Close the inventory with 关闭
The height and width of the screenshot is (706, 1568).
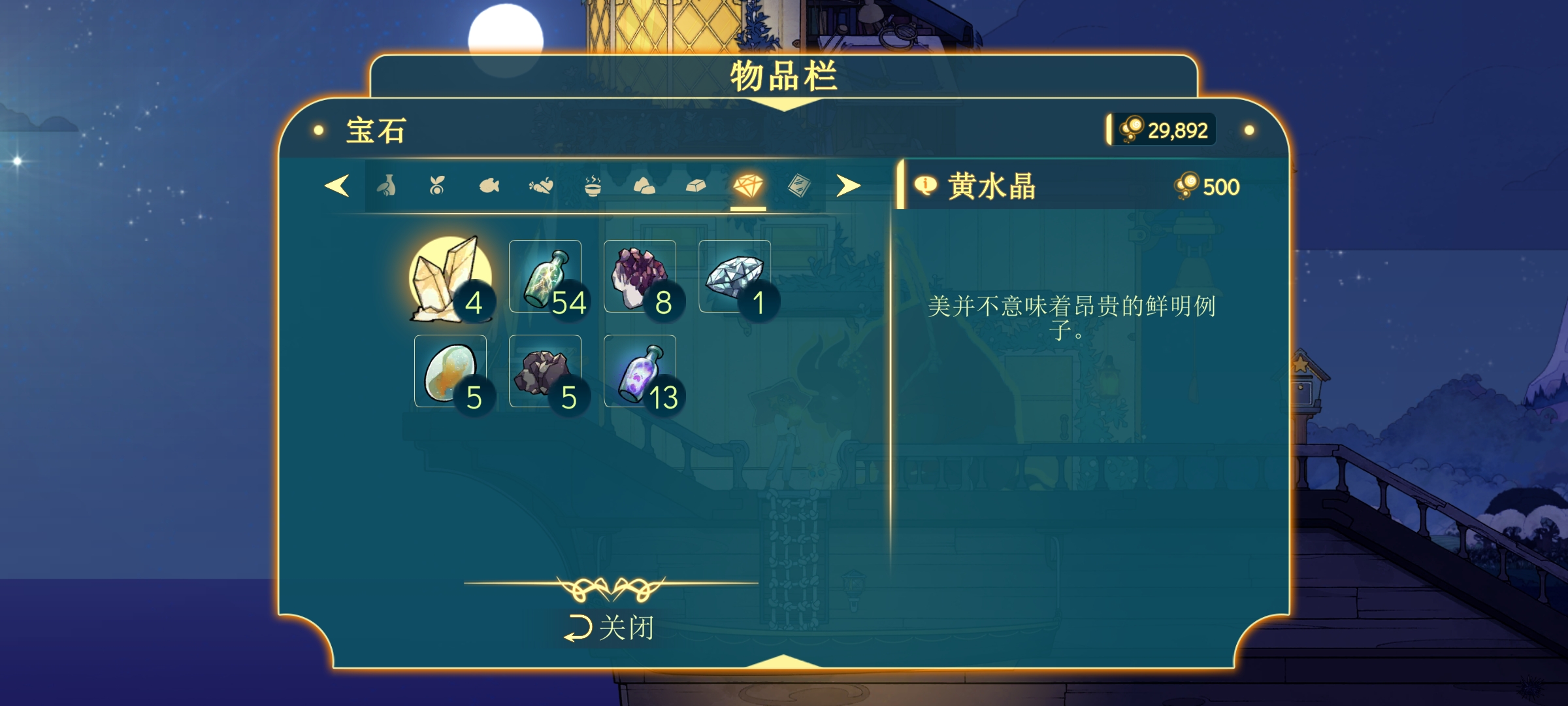click(x=610, y=628)
